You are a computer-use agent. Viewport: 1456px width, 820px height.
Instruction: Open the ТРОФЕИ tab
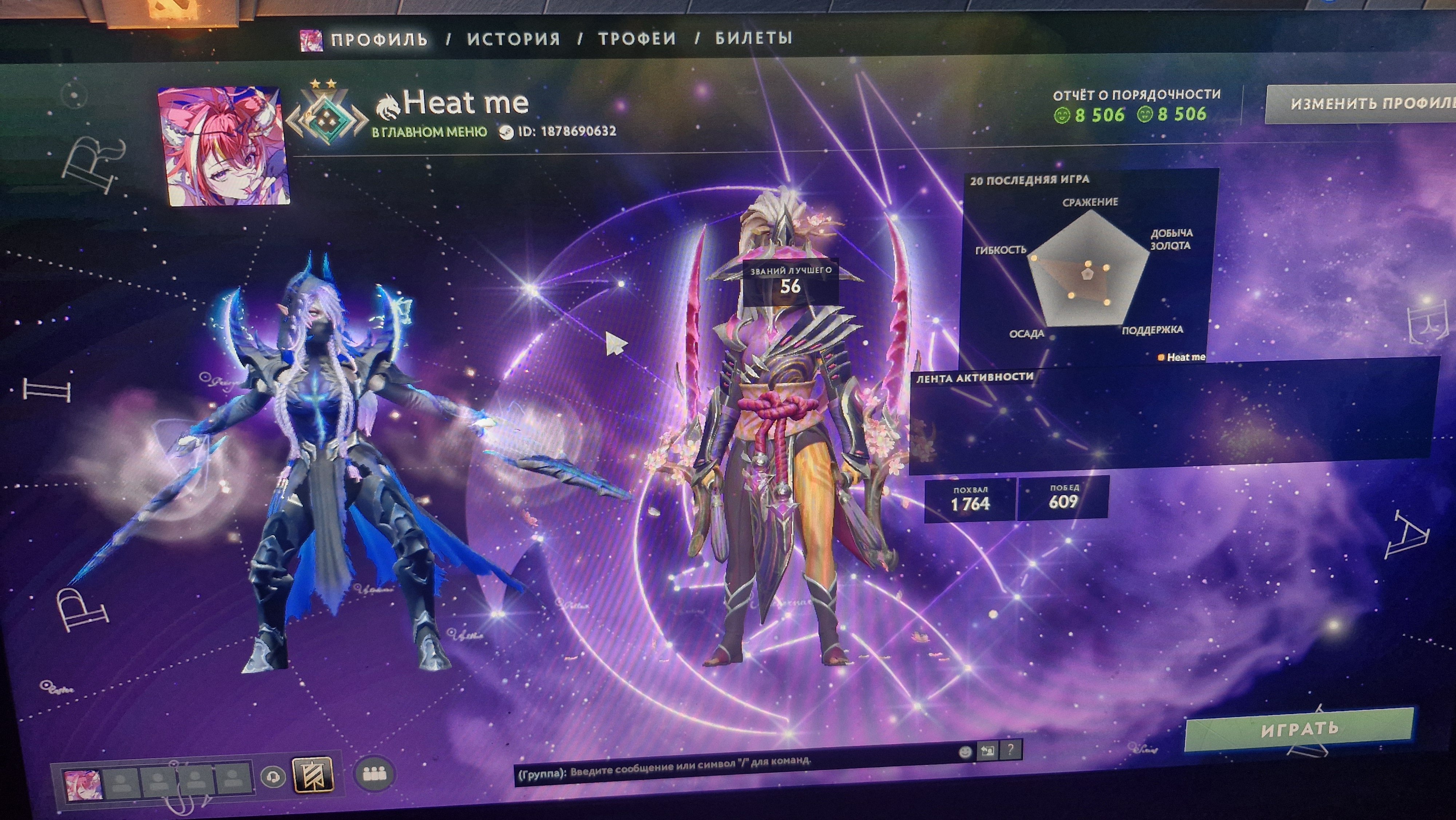[x=631, y=39]
